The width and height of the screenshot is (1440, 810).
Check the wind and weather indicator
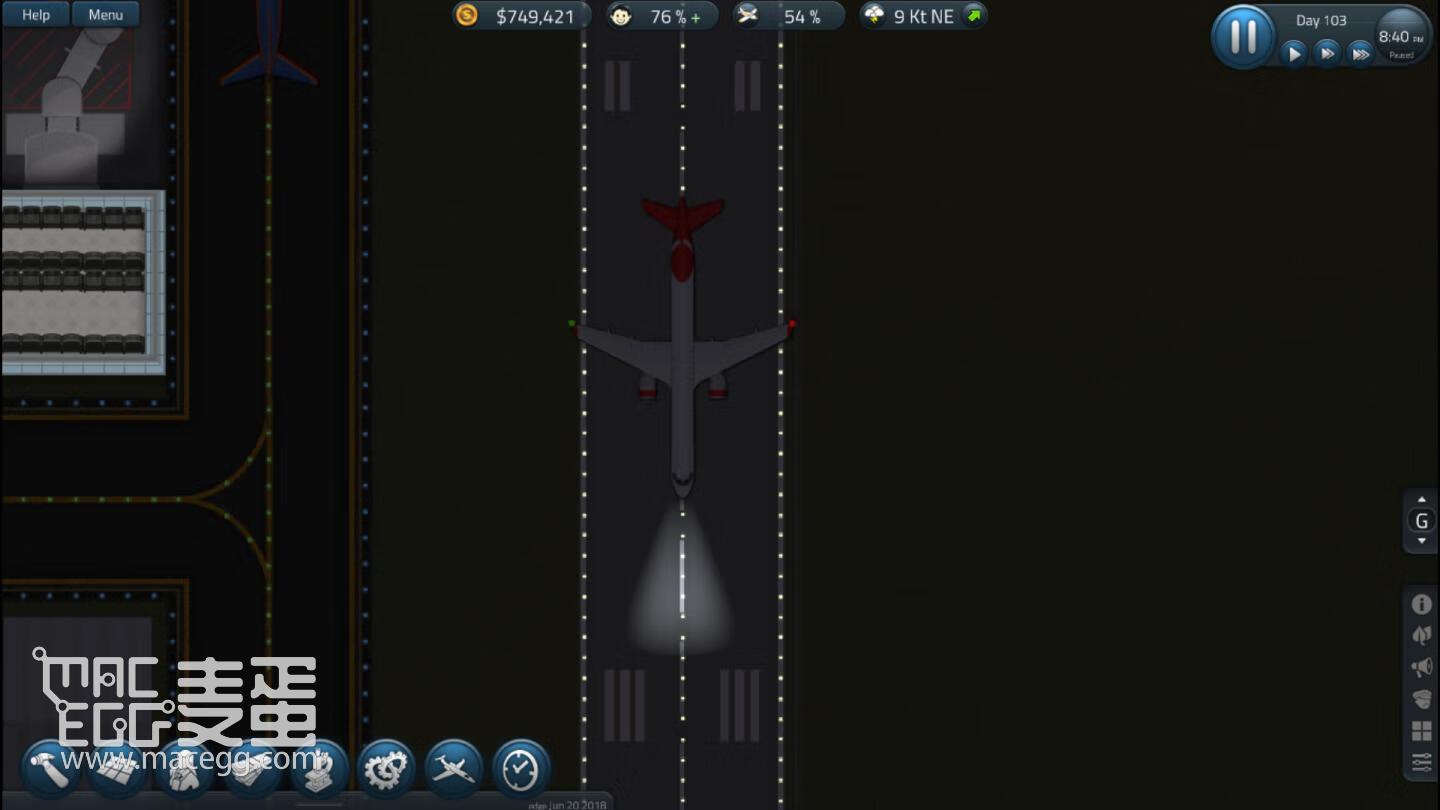(923, 16)
